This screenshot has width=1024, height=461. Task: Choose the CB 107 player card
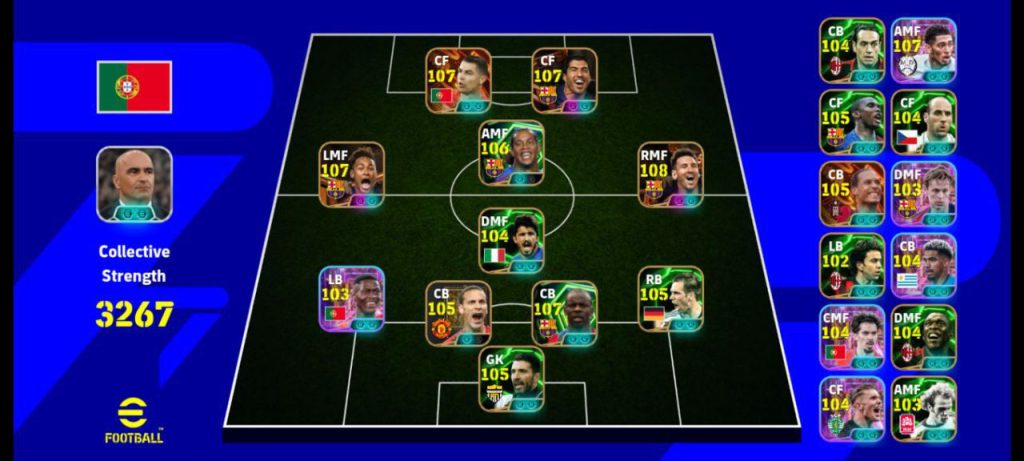(x=564, y=313)
